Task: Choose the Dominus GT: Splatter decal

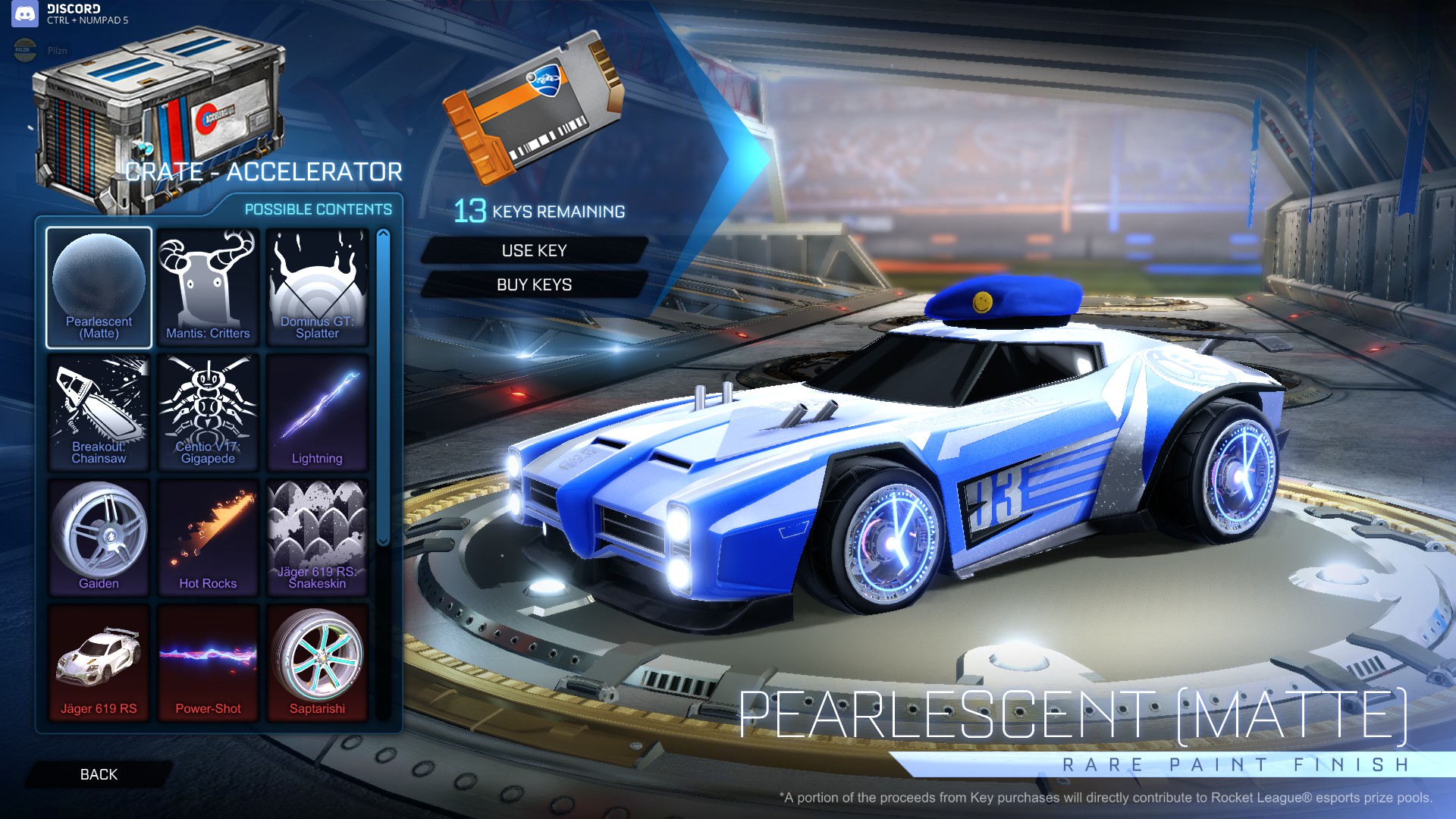Action: click(317, 287)
